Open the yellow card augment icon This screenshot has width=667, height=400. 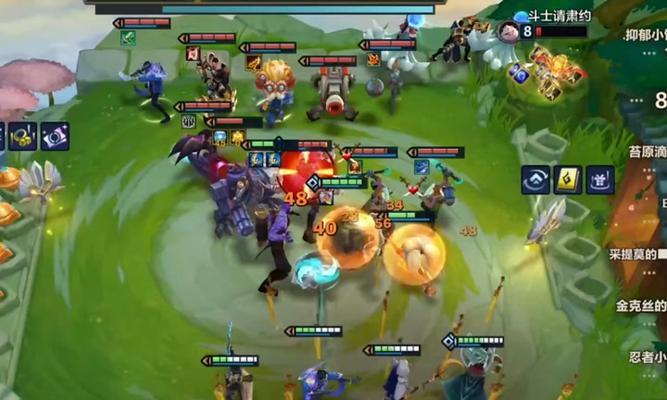pyautogui.click(x=568, y=180)
